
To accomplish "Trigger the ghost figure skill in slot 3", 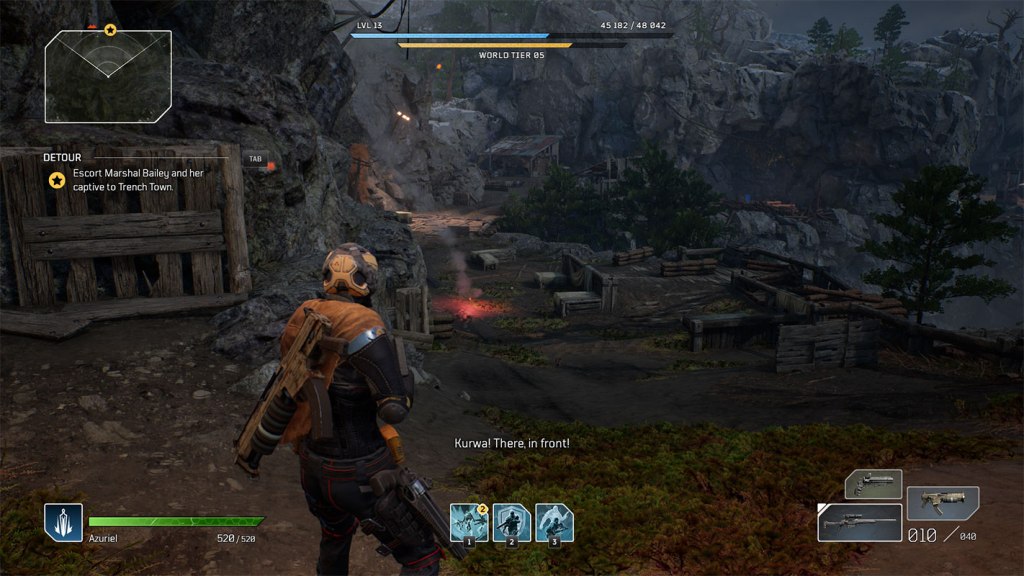I will pyautogui.click(x=554, y=522).
